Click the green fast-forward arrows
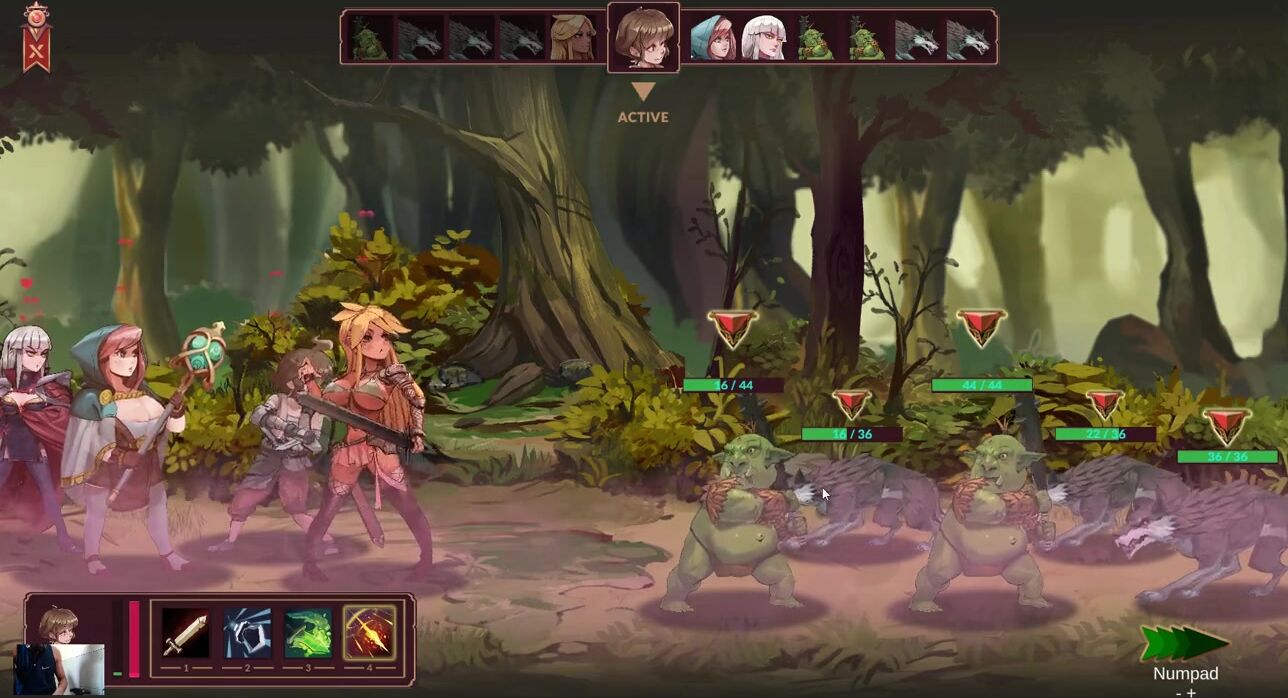 coord(1184,643)
